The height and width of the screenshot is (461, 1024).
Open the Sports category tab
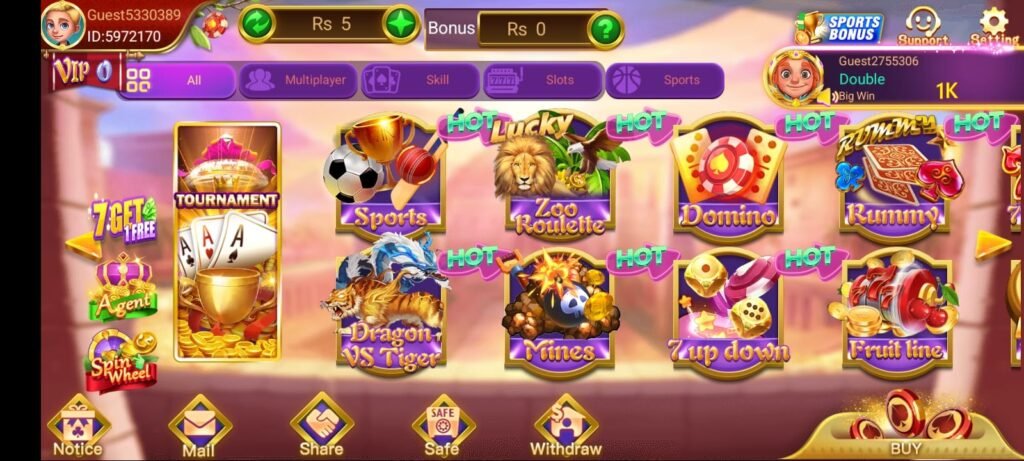coord(665,81)
